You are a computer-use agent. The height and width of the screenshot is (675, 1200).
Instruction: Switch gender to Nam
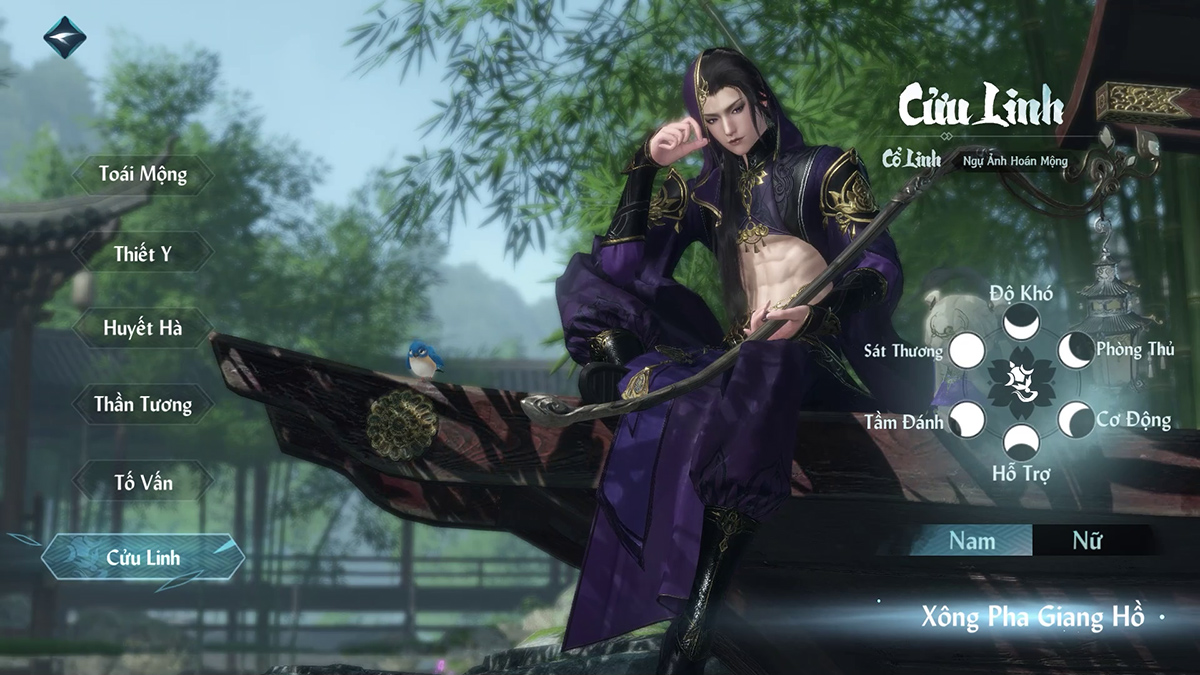pyautogui.click(x=972, y=541)
